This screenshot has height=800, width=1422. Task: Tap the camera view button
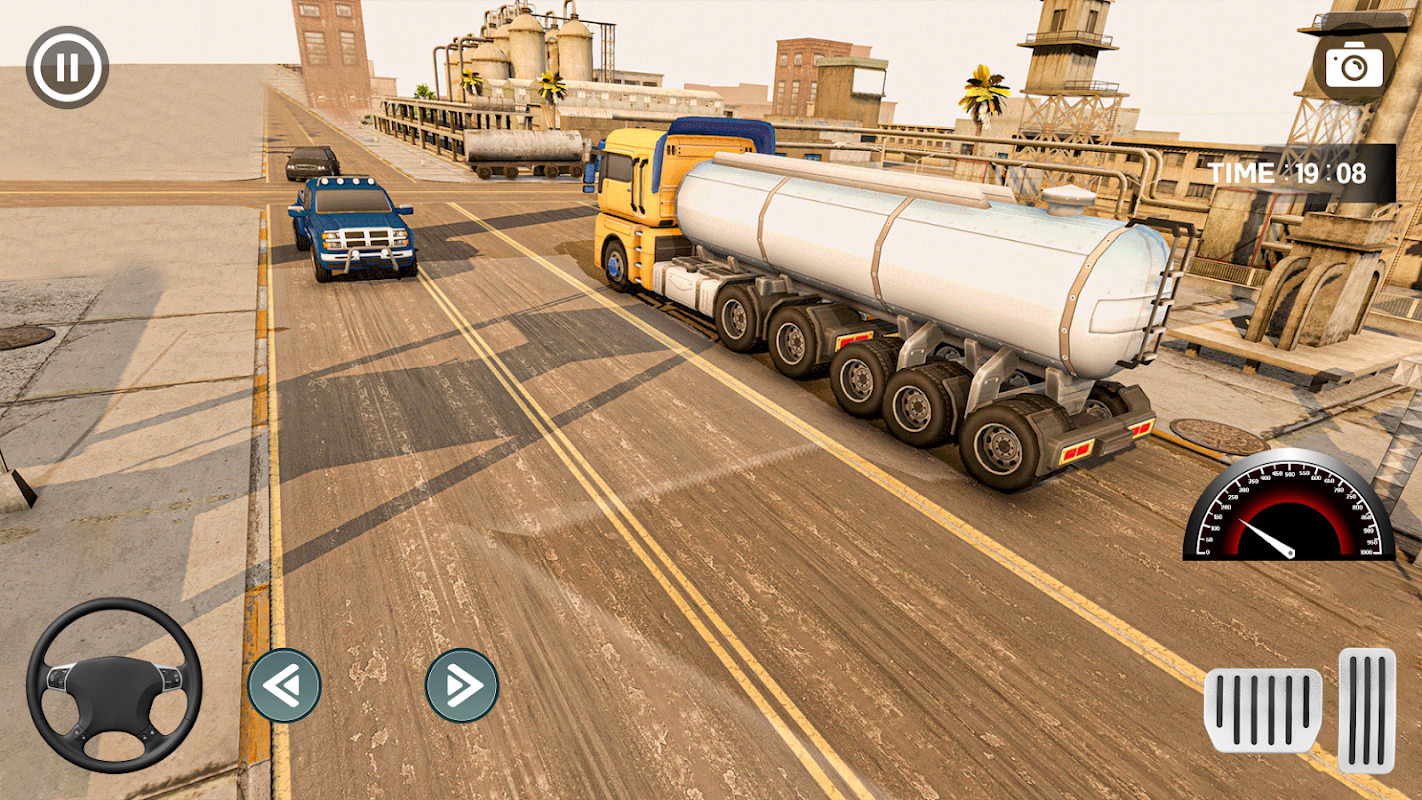(x=1354, y=65)
